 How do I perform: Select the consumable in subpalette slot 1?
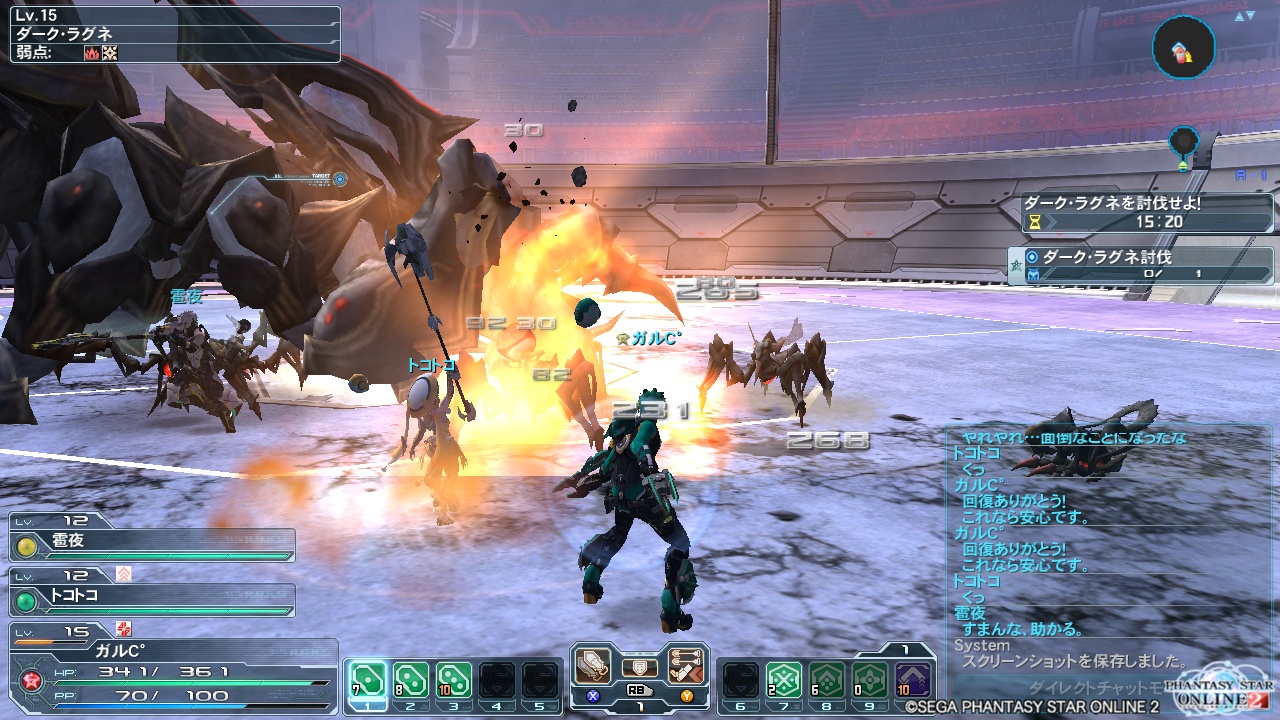pos(366,679)
